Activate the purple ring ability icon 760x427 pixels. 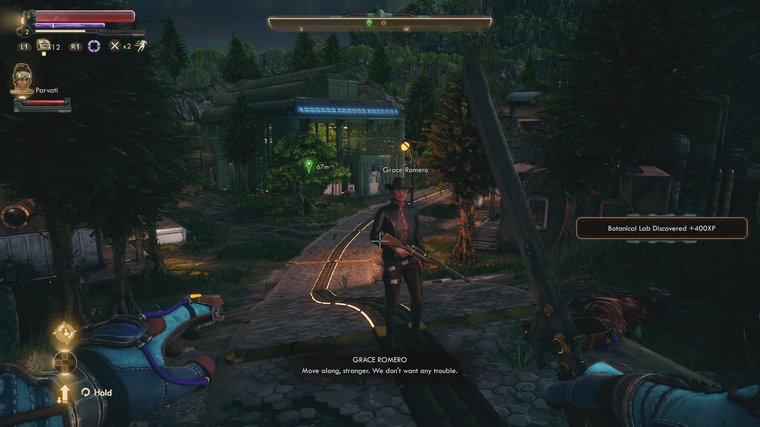94,46
